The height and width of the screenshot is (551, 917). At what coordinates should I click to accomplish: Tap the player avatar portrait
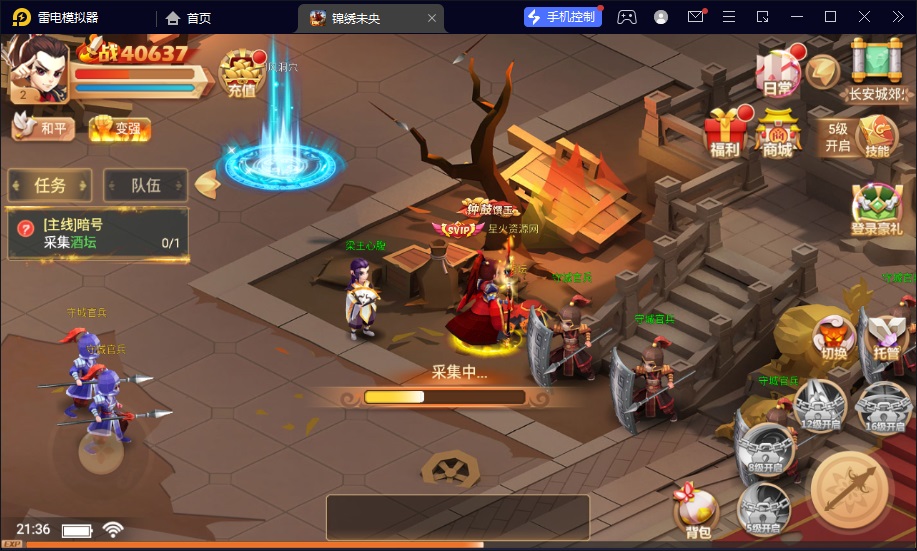tap(38, 68)
